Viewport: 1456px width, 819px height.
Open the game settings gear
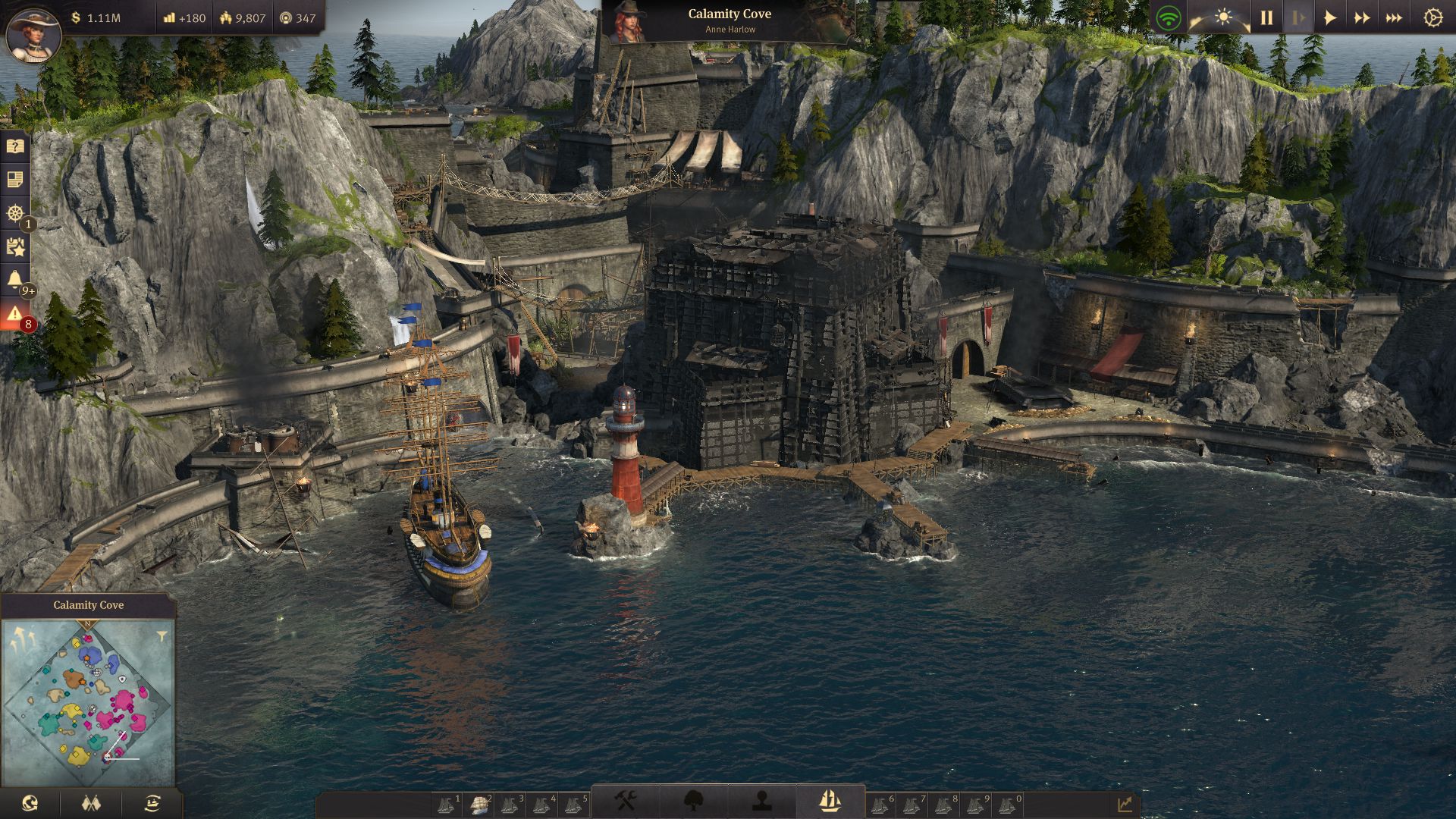[x=1432, y=15]
